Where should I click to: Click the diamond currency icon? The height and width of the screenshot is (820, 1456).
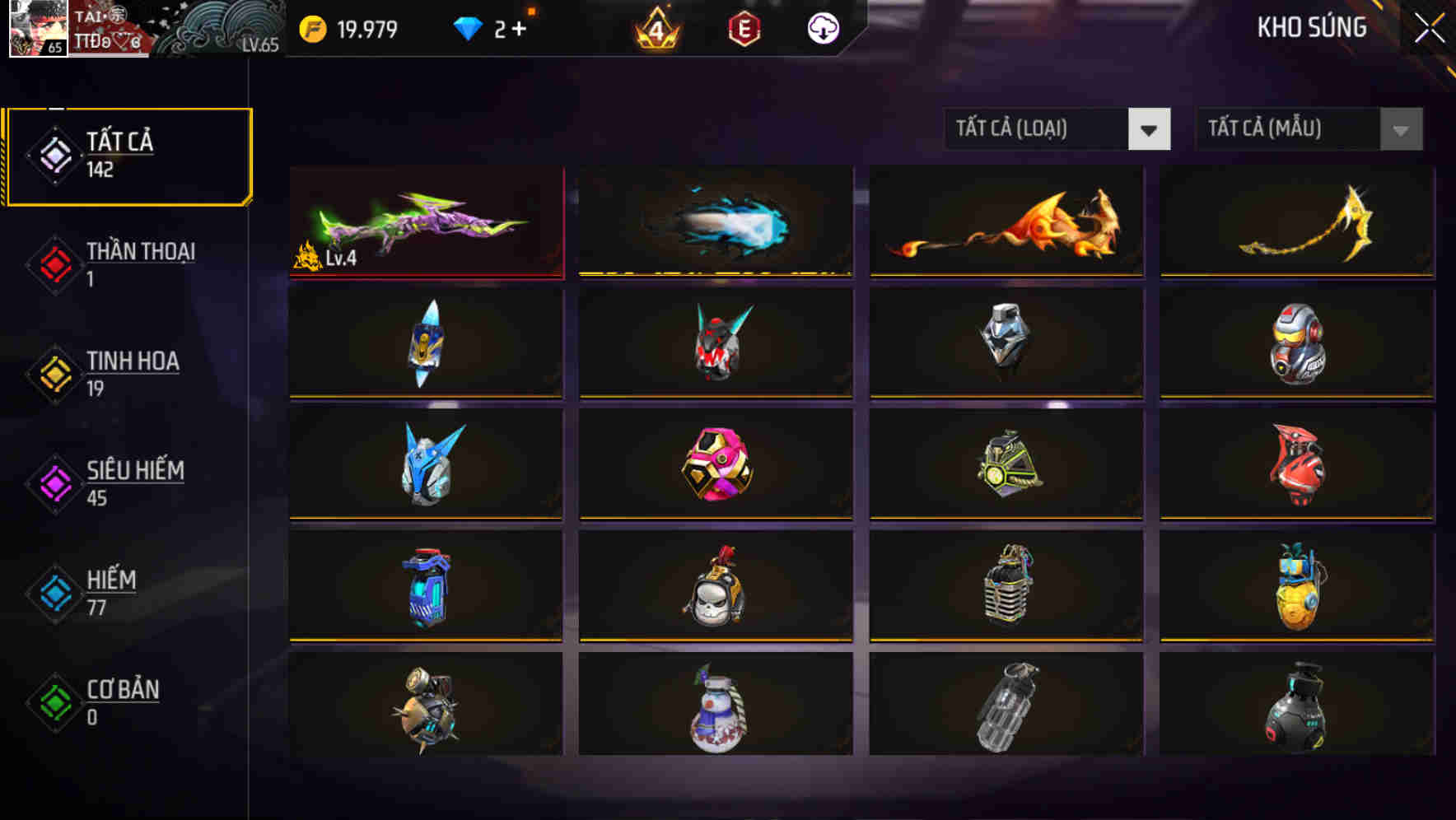tap(468, 27)
